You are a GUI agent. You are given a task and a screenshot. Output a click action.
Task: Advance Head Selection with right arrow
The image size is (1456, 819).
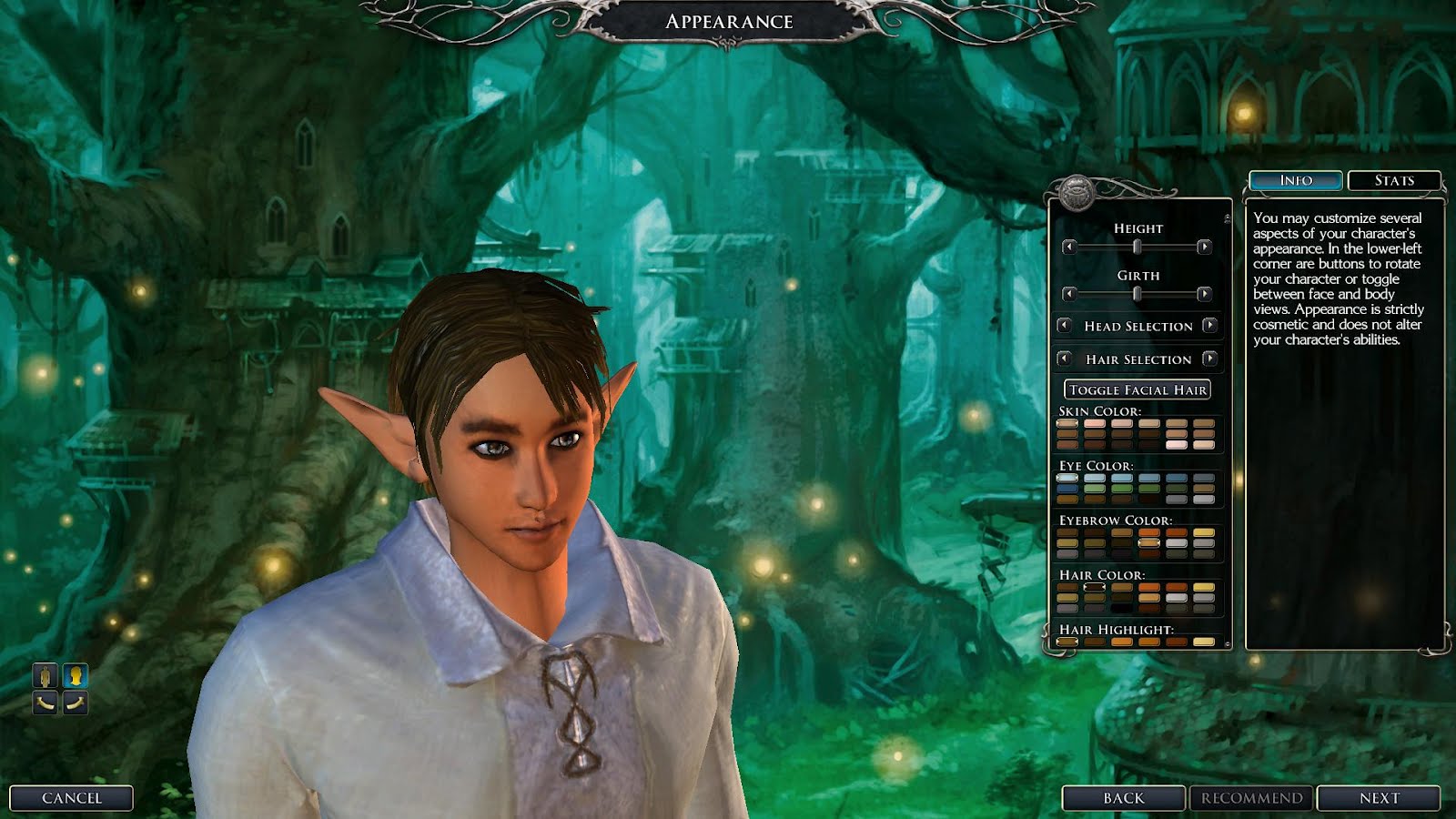[x=1209, y=326]
